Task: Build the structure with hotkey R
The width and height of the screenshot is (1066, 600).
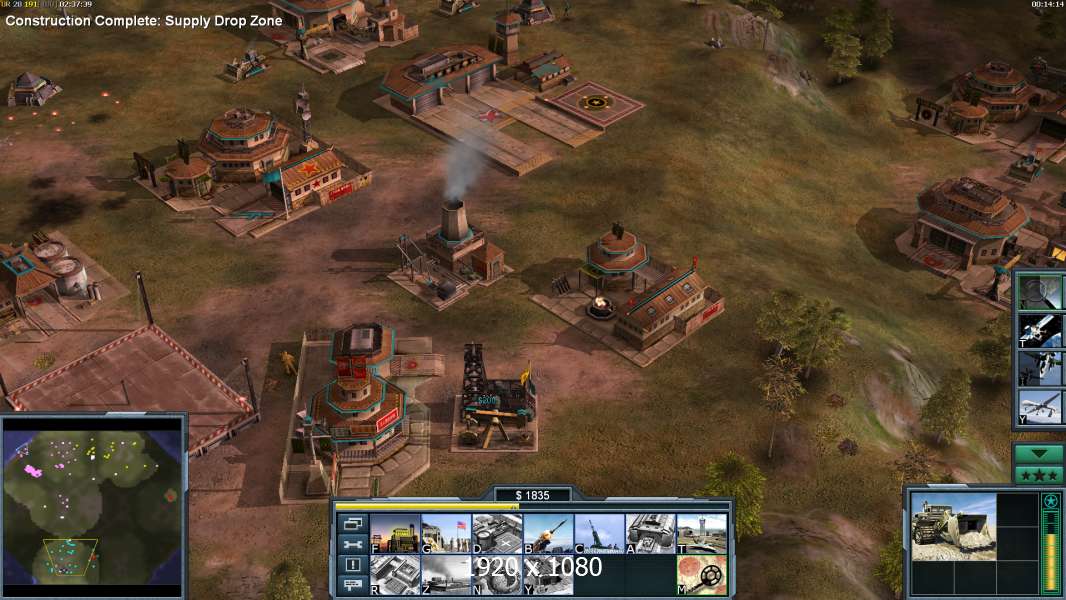Action: [394, 574]
